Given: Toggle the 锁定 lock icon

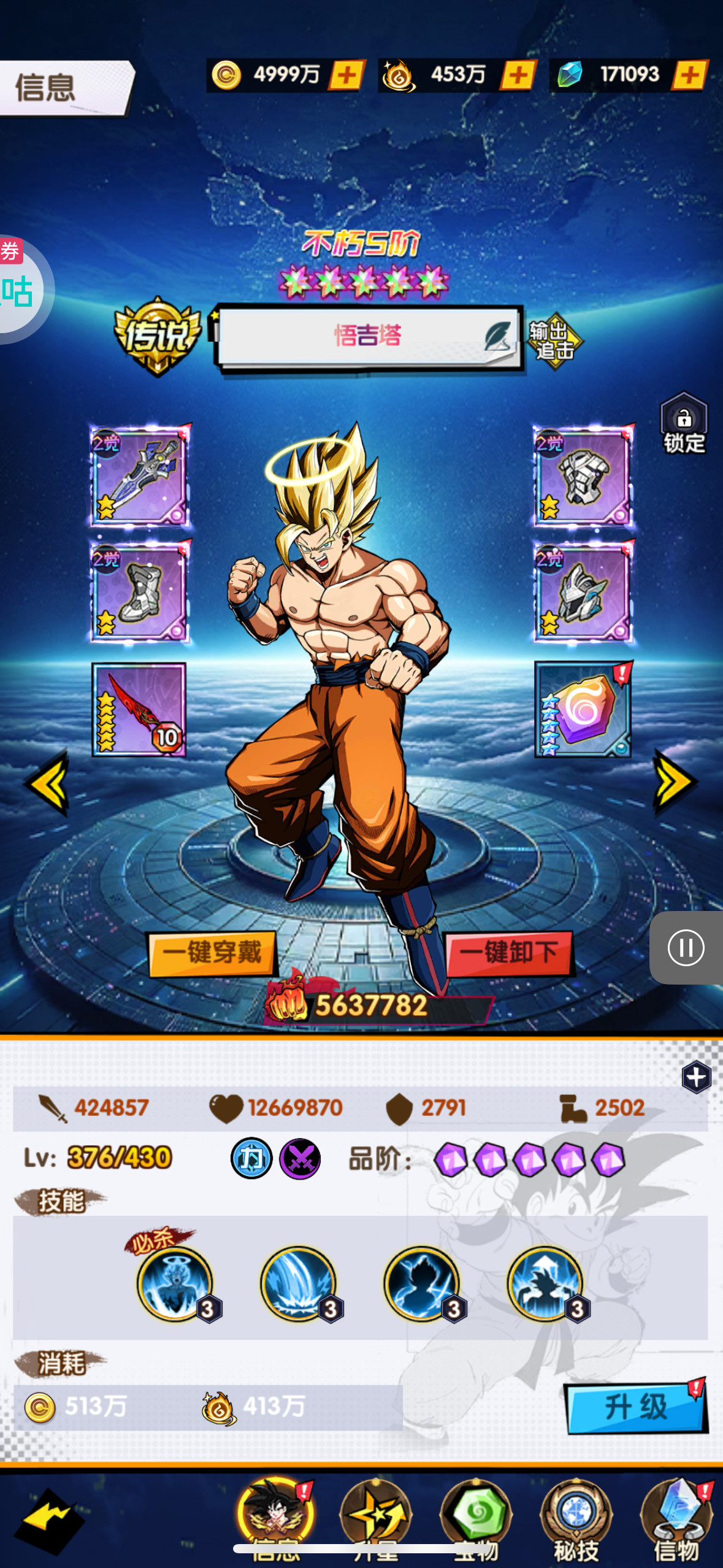Looking at the screenshot, I should 684,424.
